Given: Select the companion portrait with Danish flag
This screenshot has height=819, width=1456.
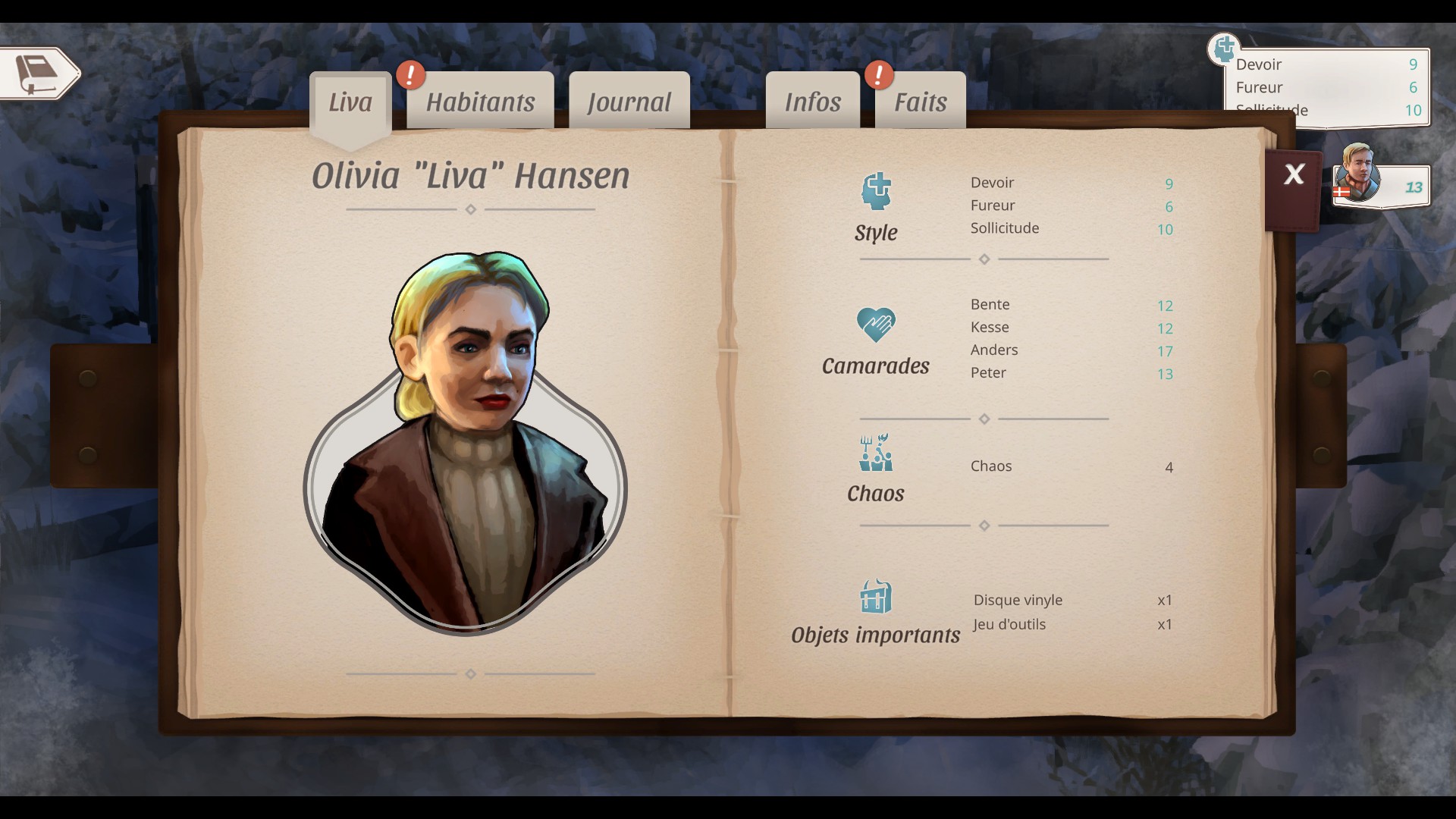Looking at the screenshot, I should 1357,174.
